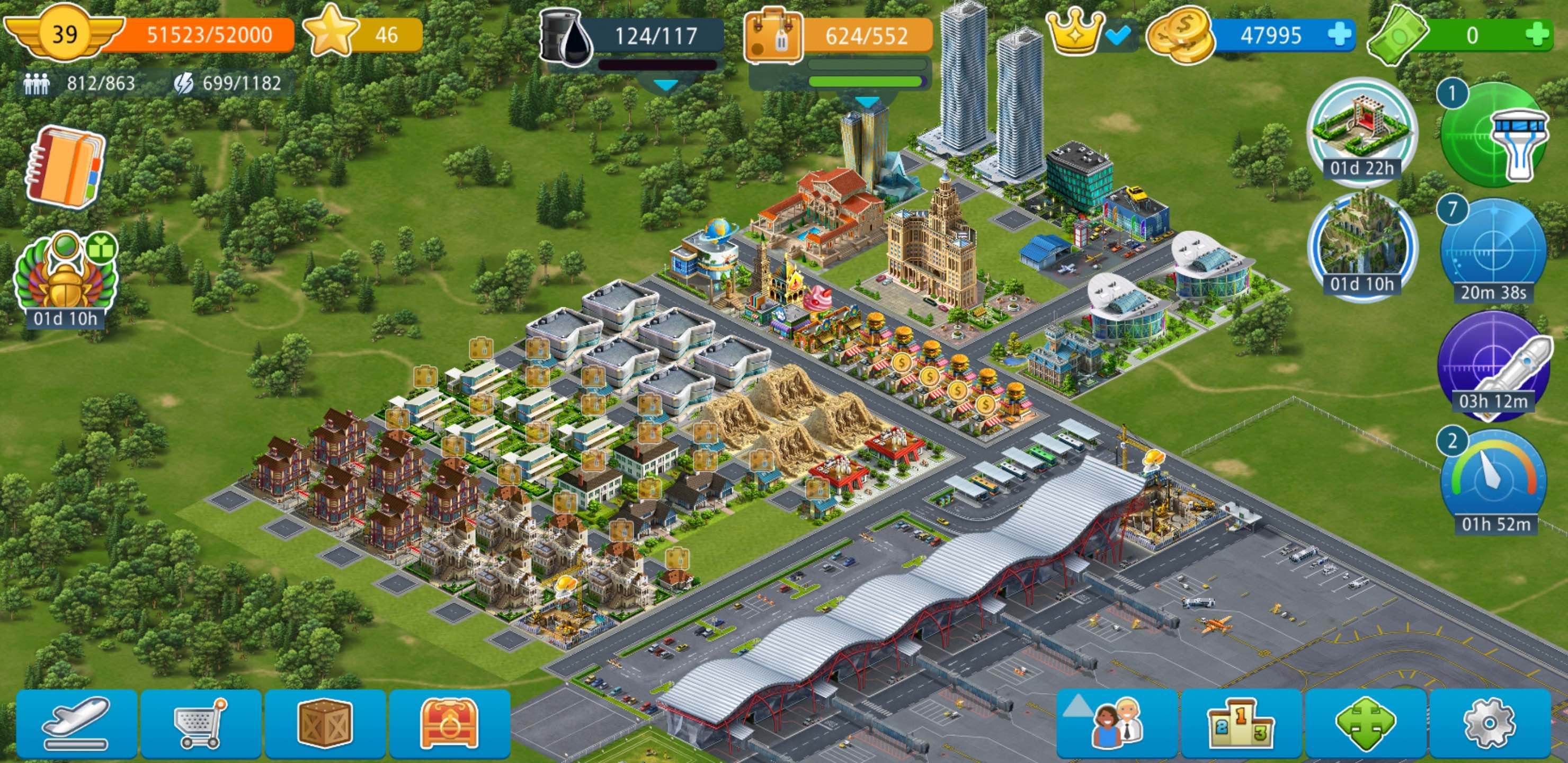Activate the green move-arrows edit mode
This screenshot has height=763, width=1568.
pos(1365,723)
